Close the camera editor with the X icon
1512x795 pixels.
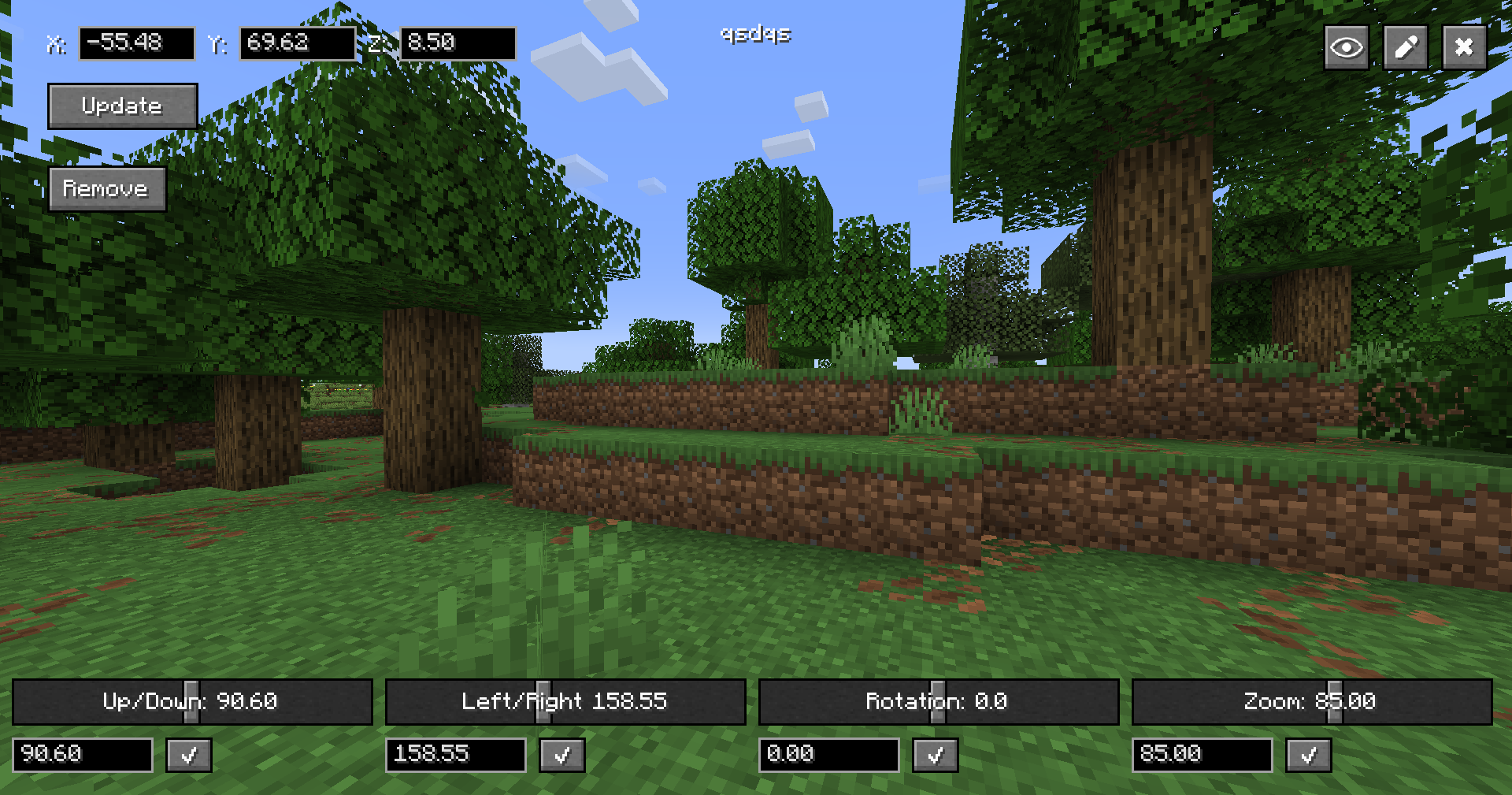tap(1464, 46)
